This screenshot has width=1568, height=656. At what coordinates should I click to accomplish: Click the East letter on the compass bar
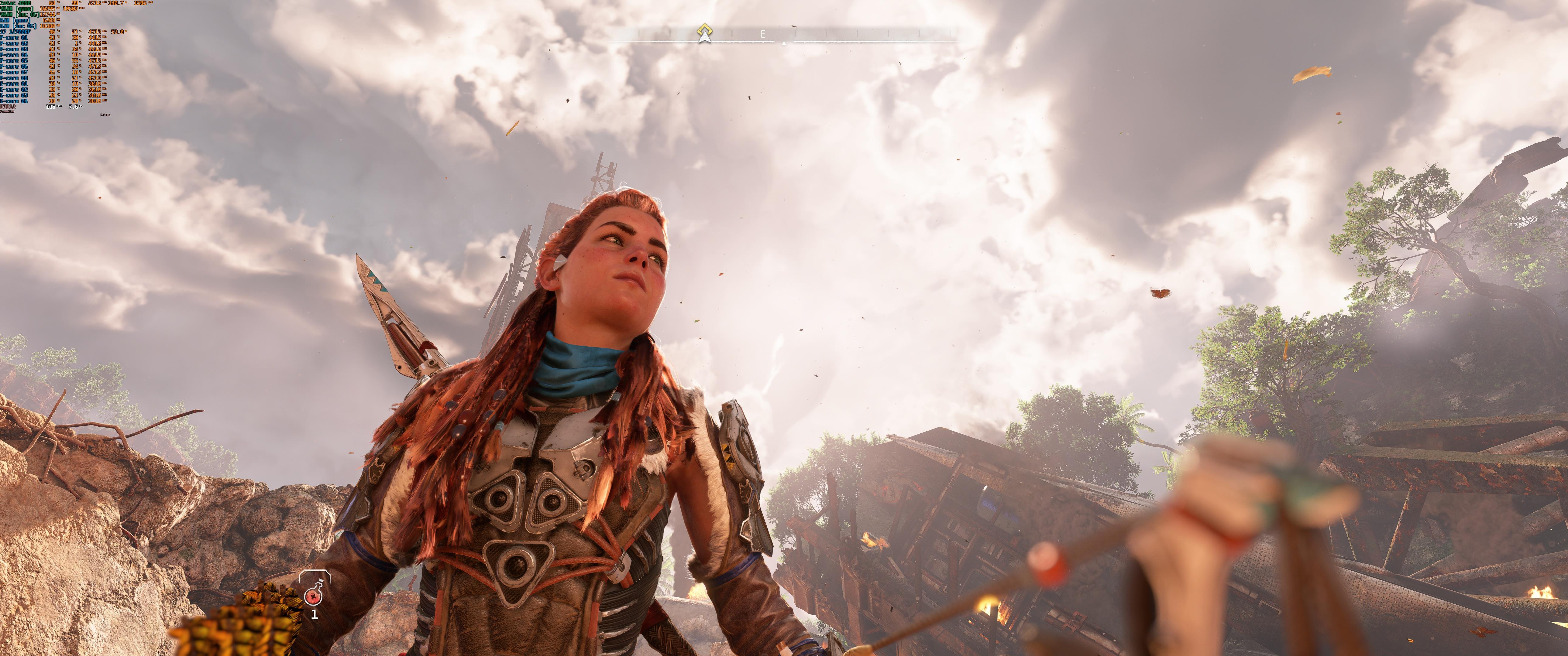pos(763,35)
